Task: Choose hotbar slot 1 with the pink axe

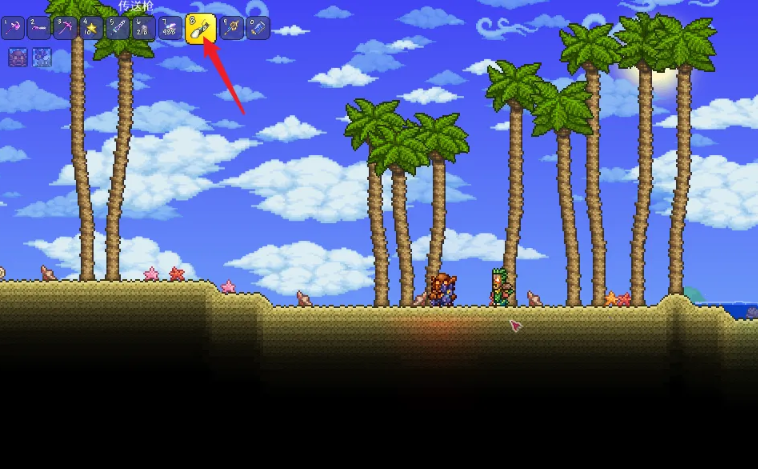Action: click(13, 28)
